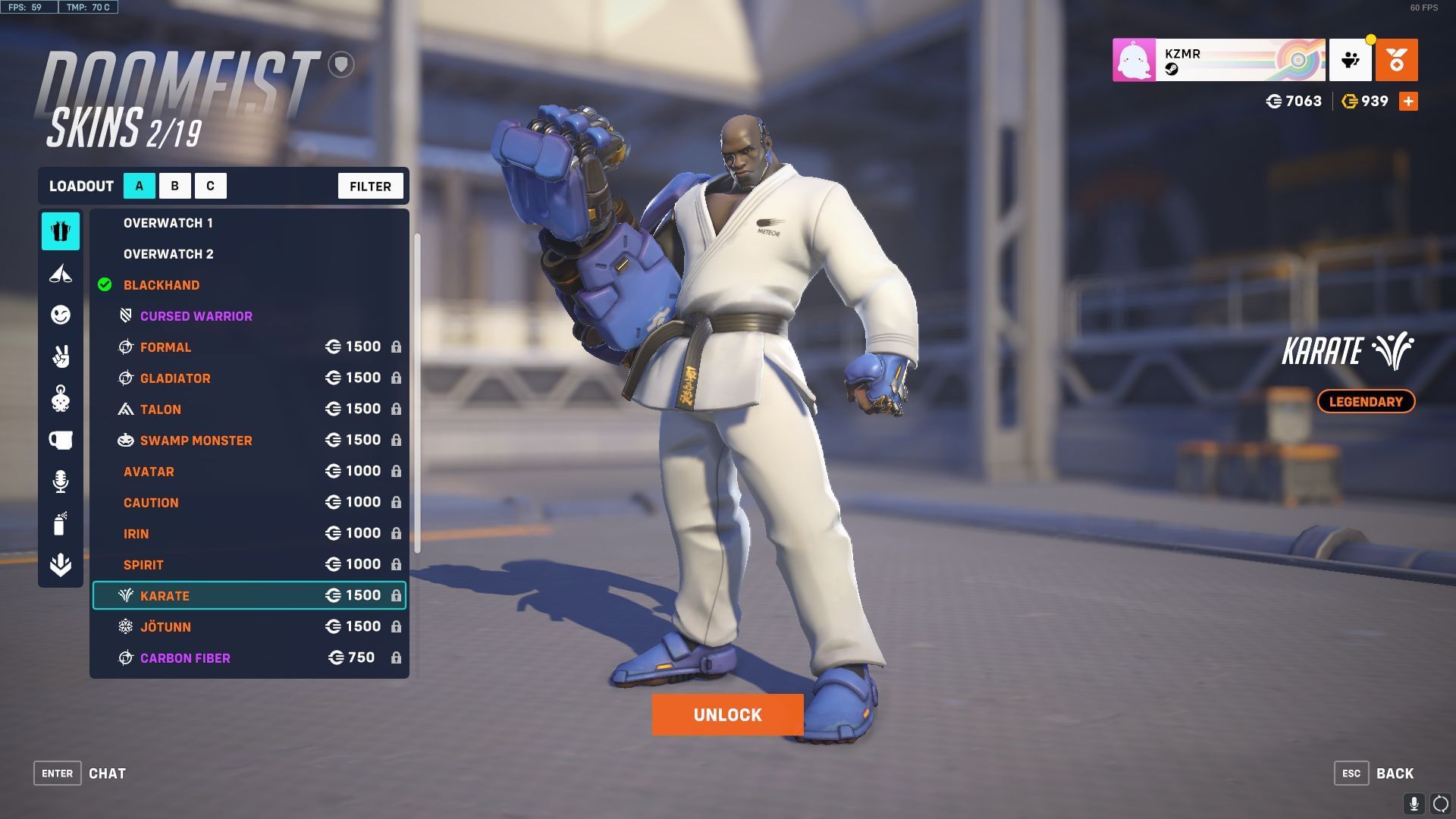This screenshot has width=1456, height=819.
Task: Activate Loadout C
Action: [x=211, y=185]
